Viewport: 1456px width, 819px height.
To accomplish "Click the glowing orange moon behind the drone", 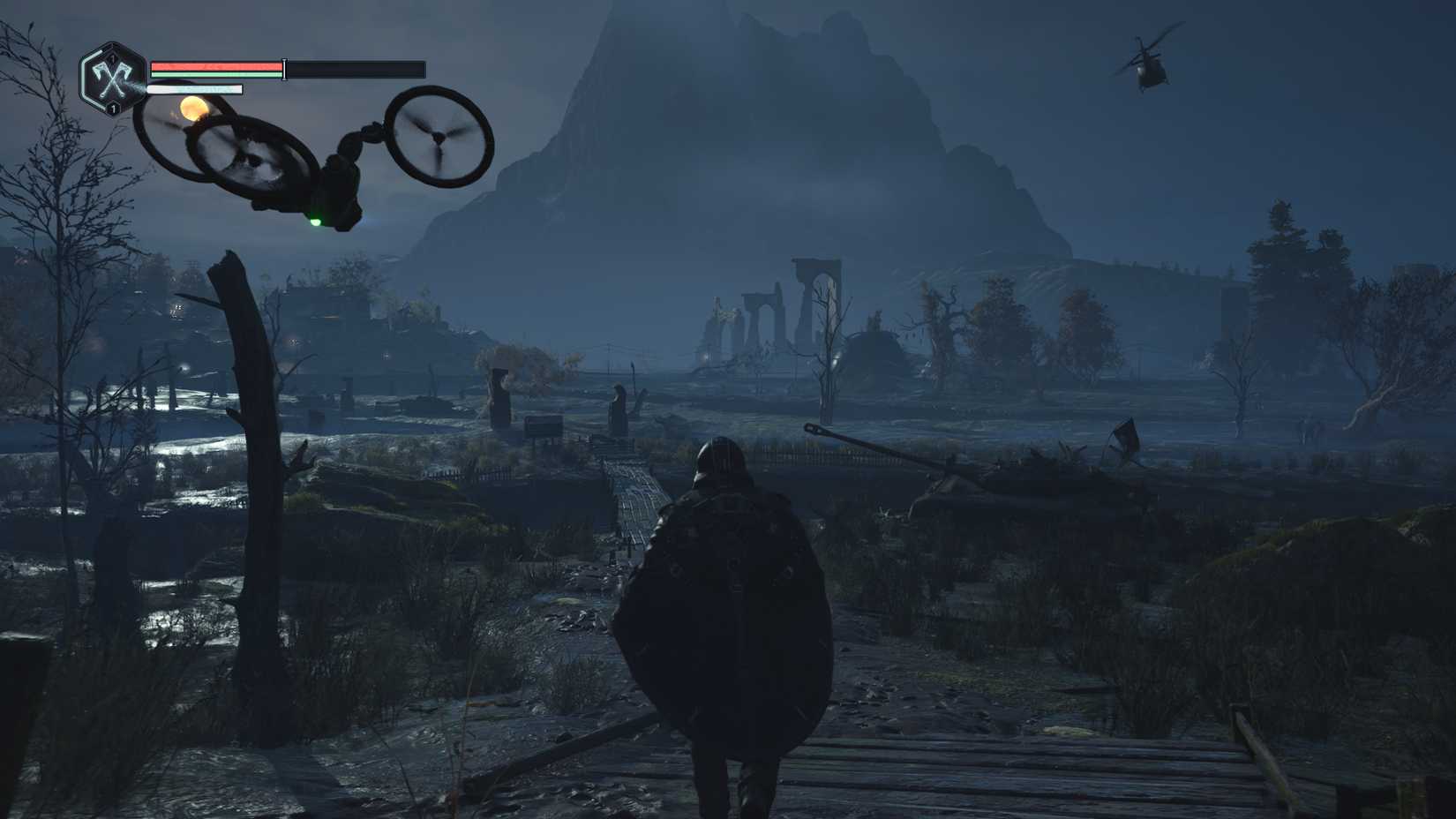I will point(196,109).
